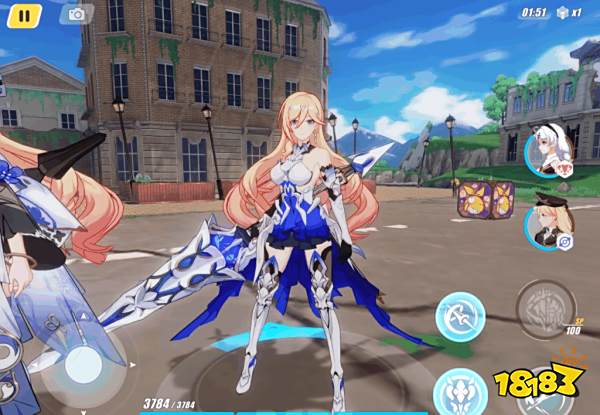Open the camera photo mode
Viewport: 600px width, 415px height.
(76, 14)
